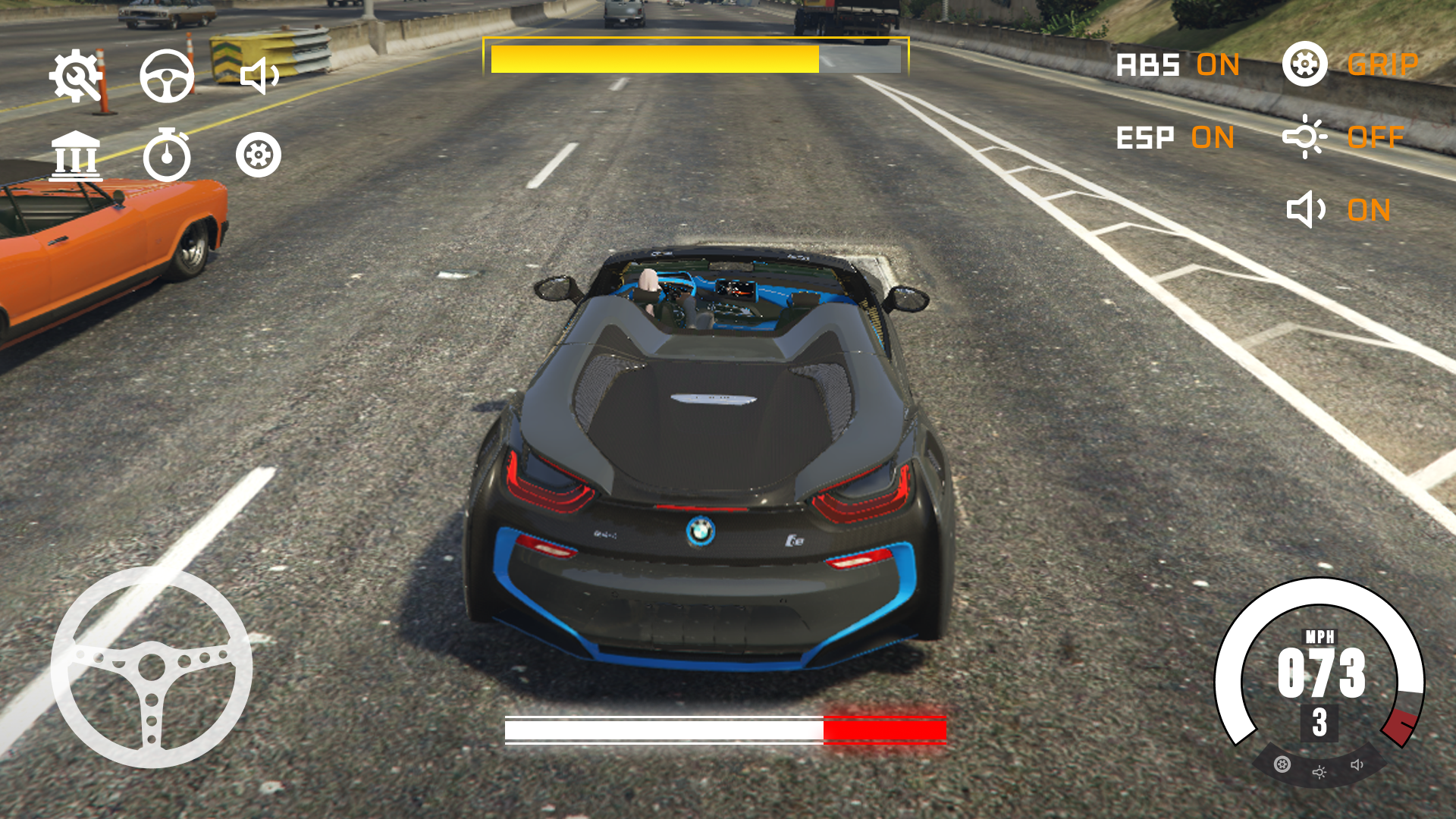Viewport: 1456px width, 819px height.
Task: Toggle ABS from ON to off
Action: pyautogui.click(x=1219, y=66)
